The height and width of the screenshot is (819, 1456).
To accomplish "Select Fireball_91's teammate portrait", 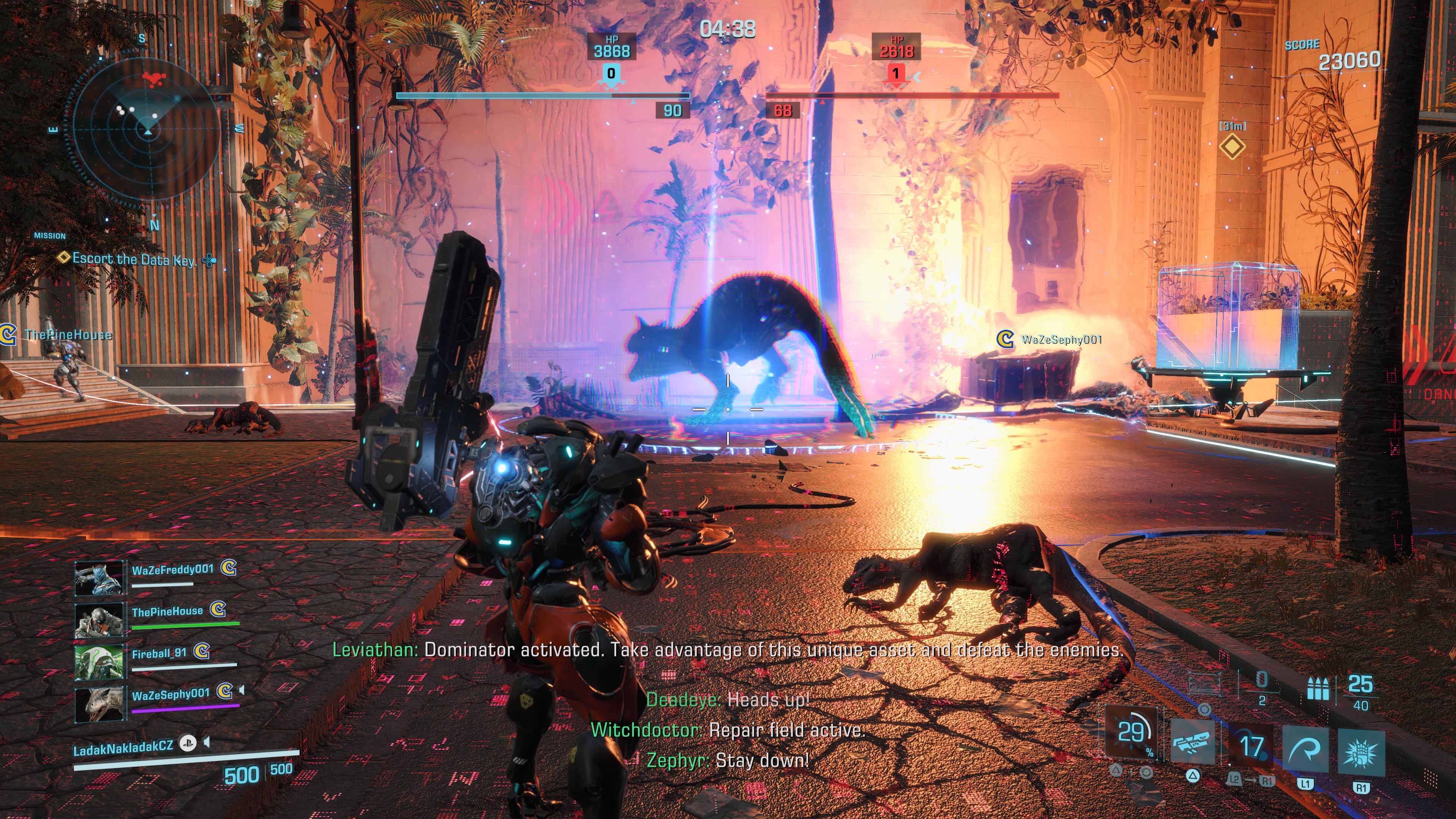I will pos(99,662).
